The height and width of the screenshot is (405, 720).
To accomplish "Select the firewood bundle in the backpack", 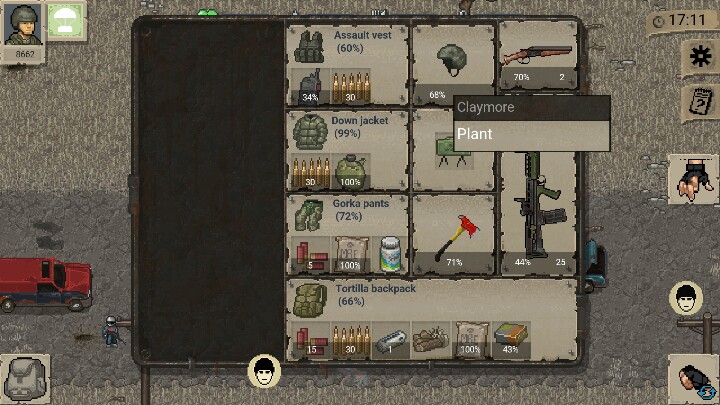I will (x=430, y=340).
